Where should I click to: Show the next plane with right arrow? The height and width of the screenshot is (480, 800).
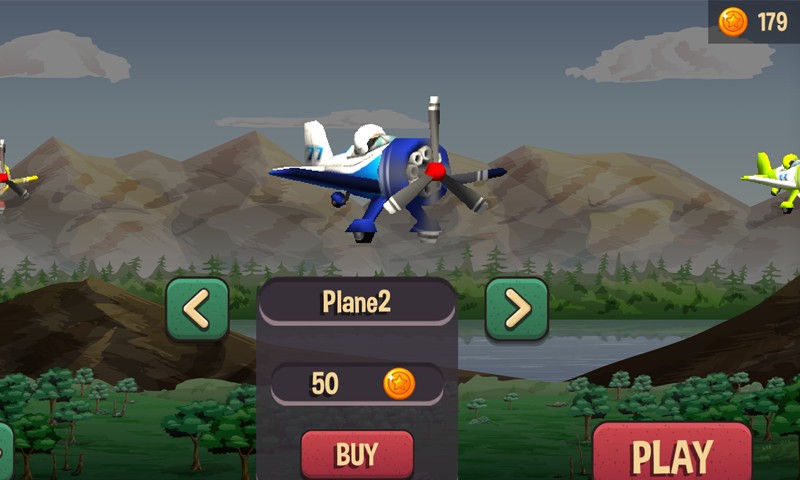pyautogui.click(x=516, y=309)
